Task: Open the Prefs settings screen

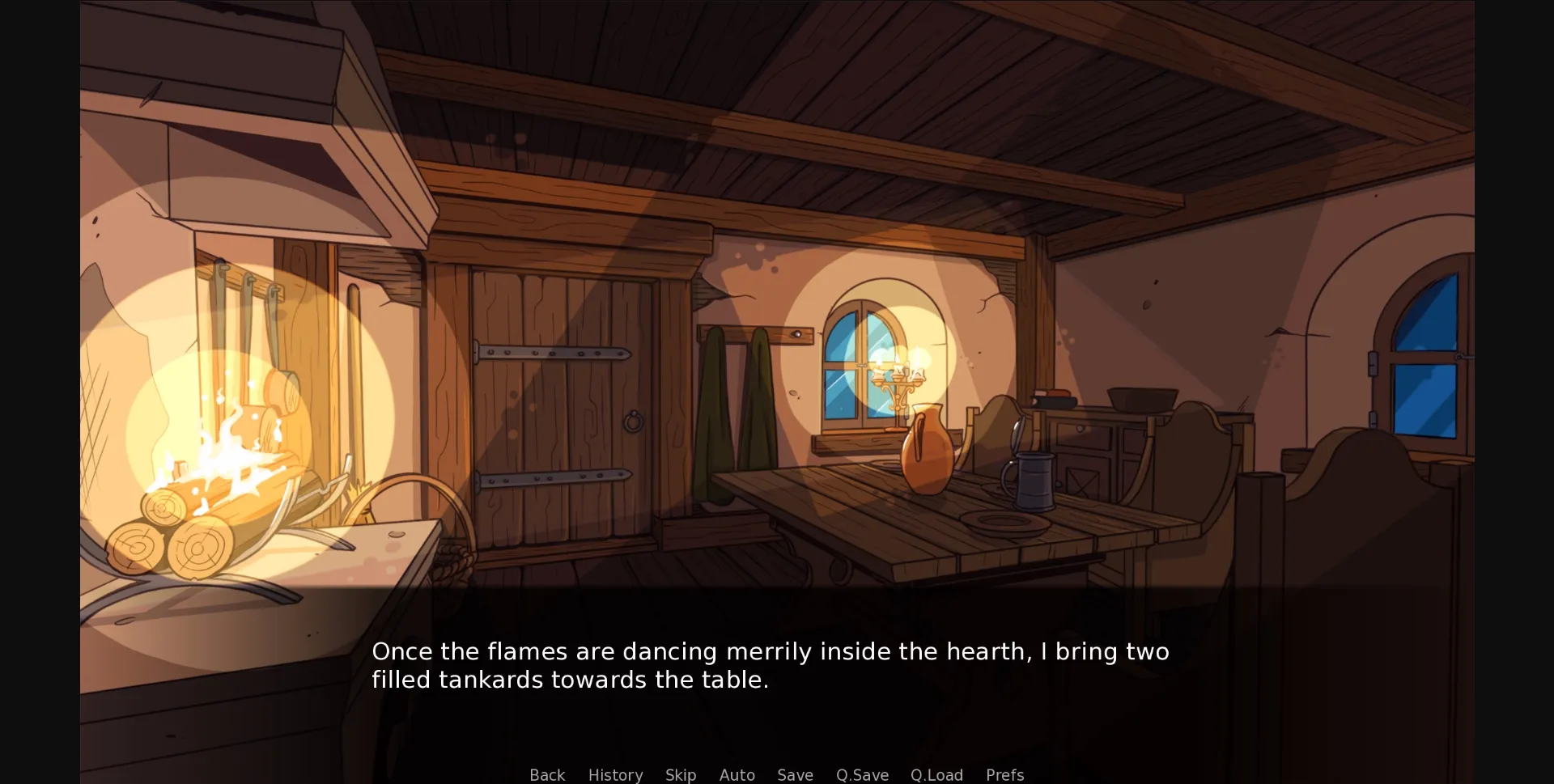Action: click(x=1004, y=774)
